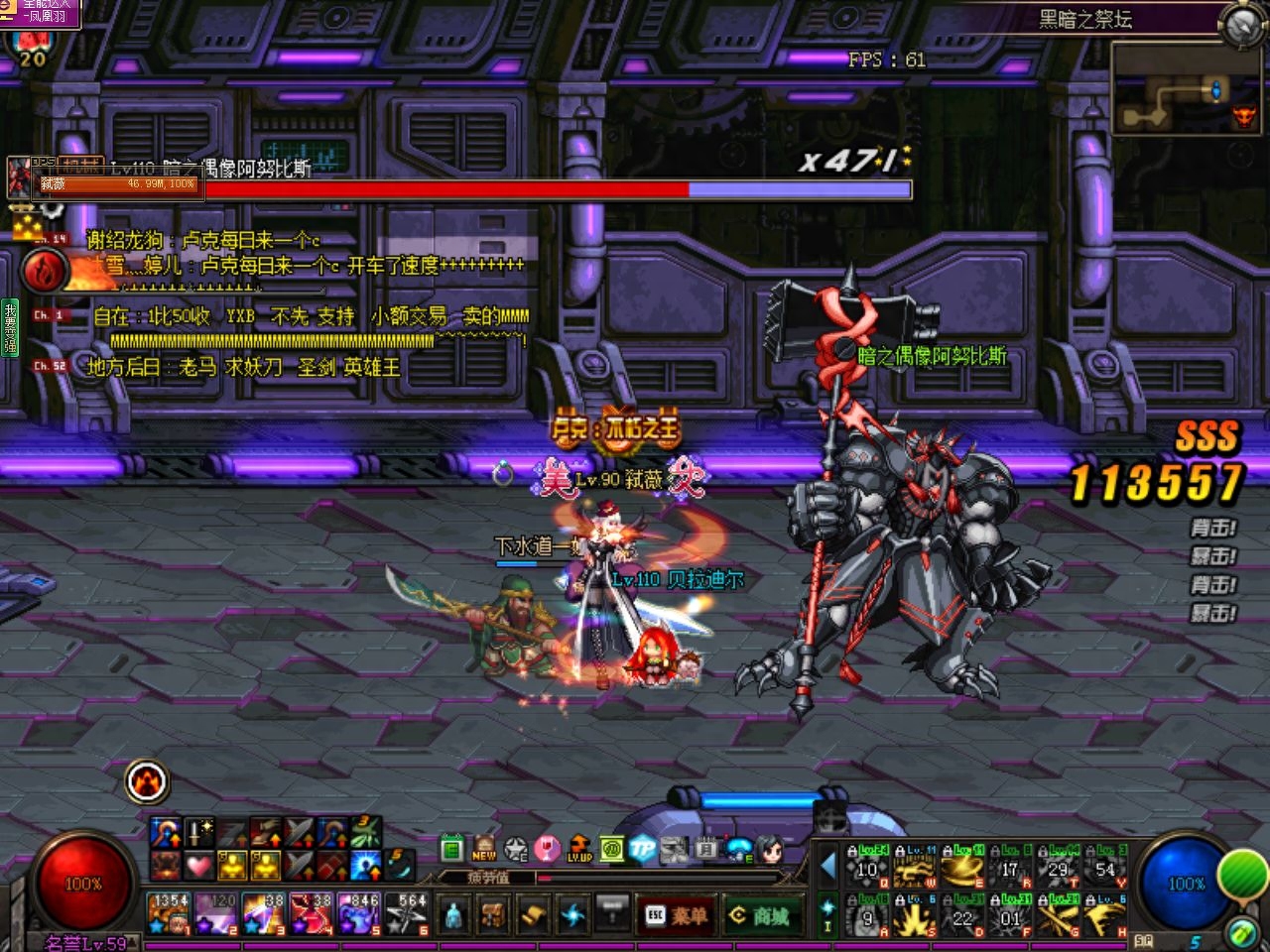Open the NEW notification icon
This screenshot has height=952, width=1270.
coord(484,849)
